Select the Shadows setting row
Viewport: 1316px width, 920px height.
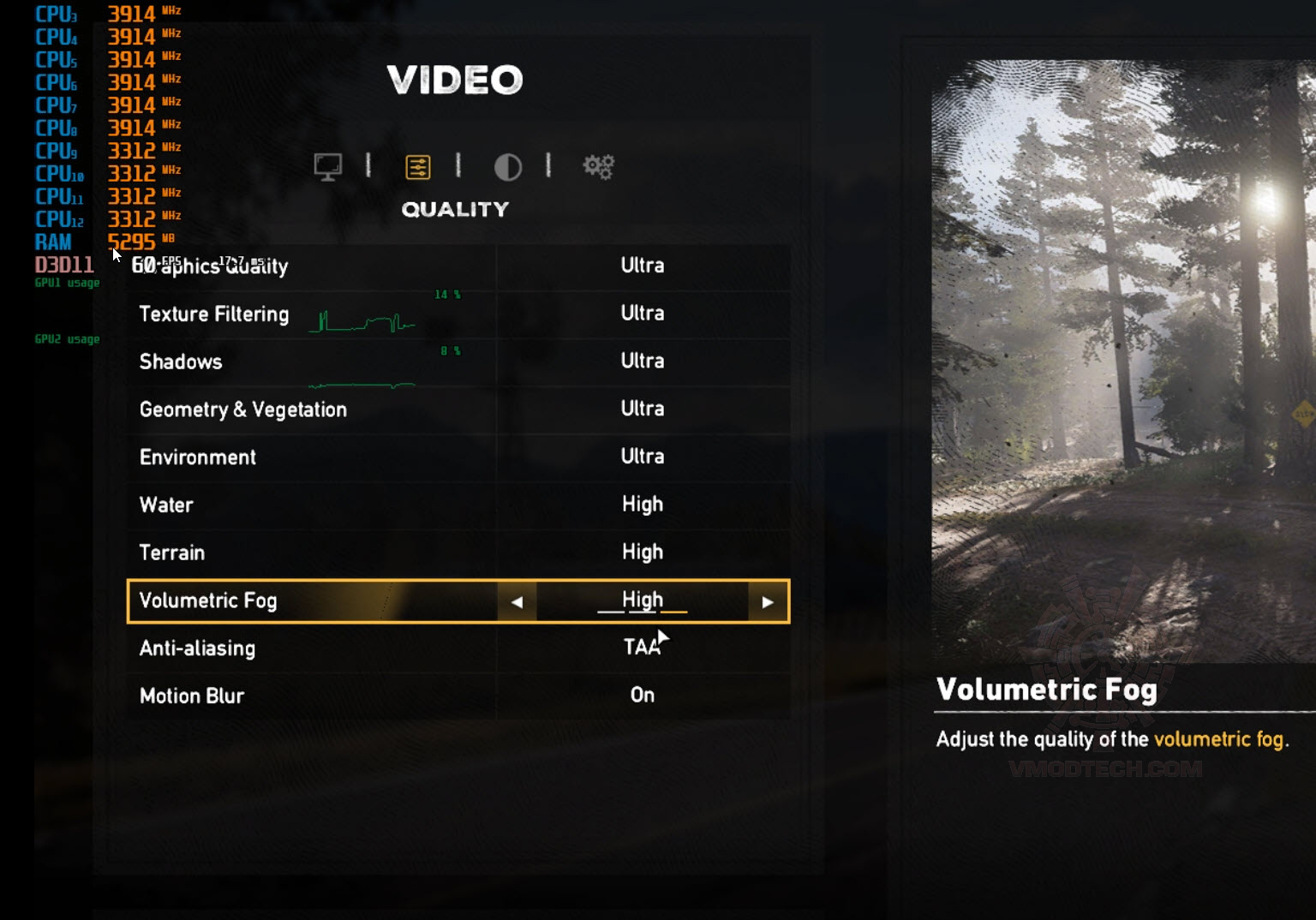458,361
